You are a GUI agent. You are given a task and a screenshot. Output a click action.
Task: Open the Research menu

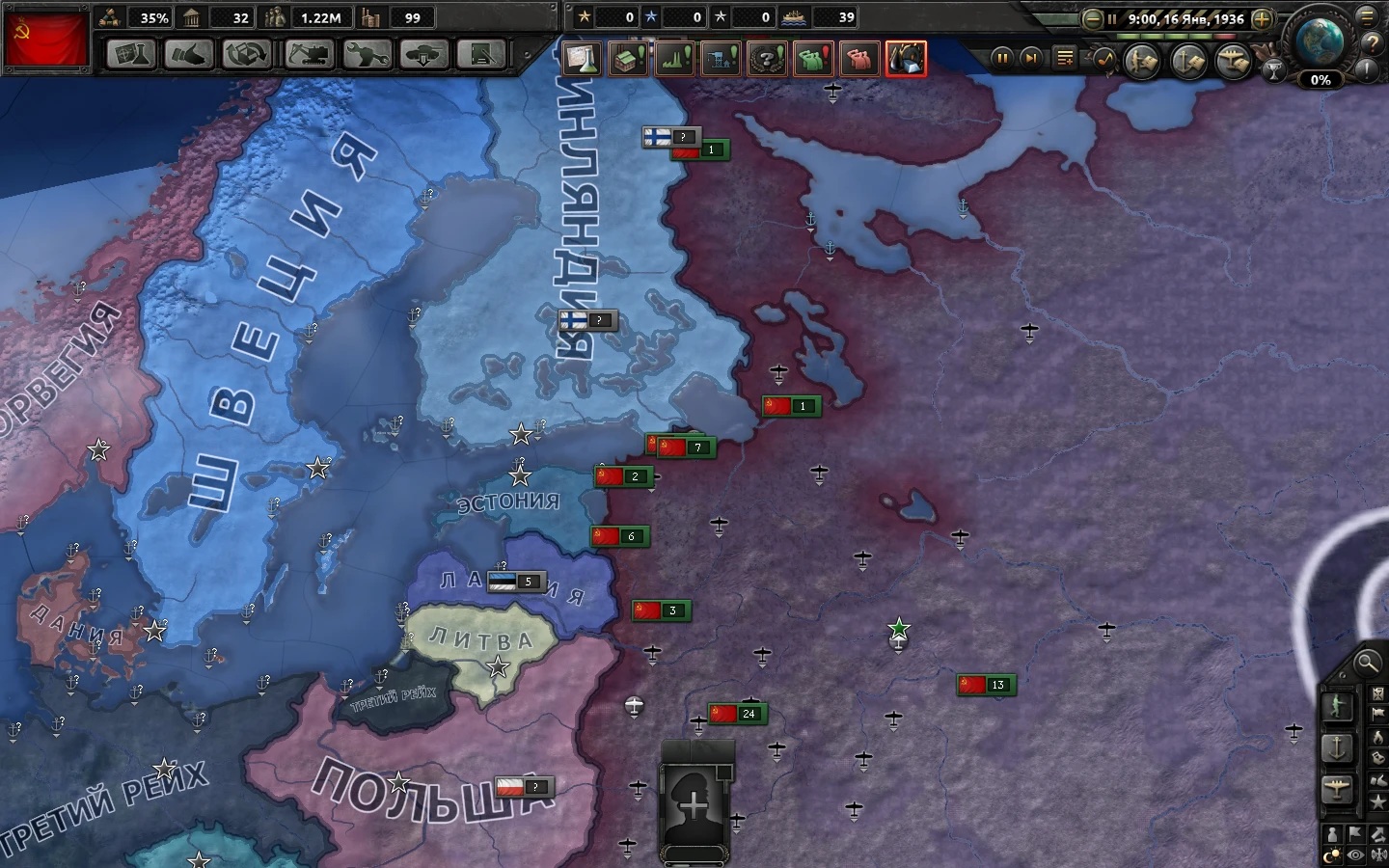click(132, 55)
